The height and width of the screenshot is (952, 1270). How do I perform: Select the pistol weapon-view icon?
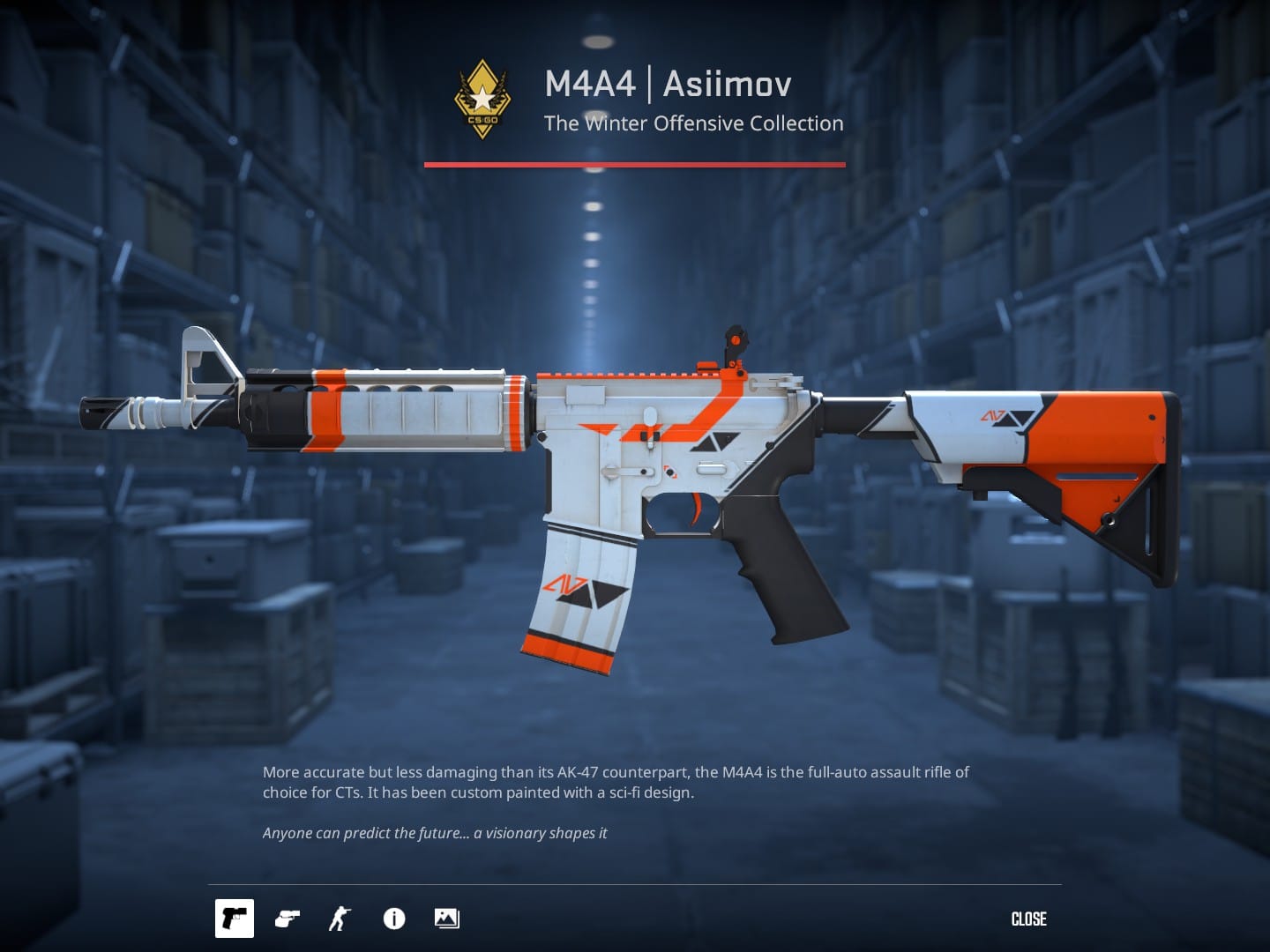click(235, 919)
